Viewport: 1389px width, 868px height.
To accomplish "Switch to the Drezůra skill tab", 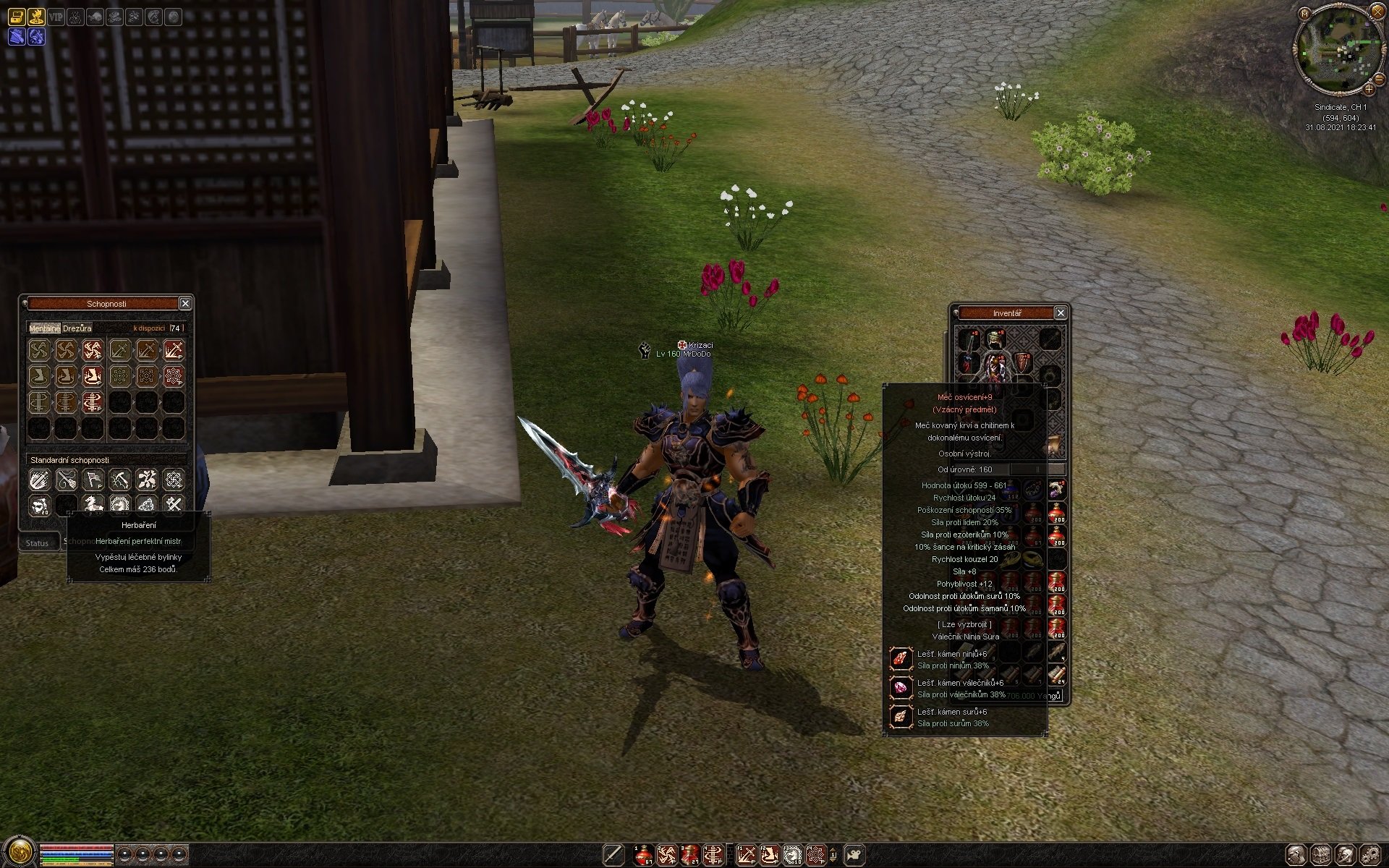I will click(x=77, y=328).
